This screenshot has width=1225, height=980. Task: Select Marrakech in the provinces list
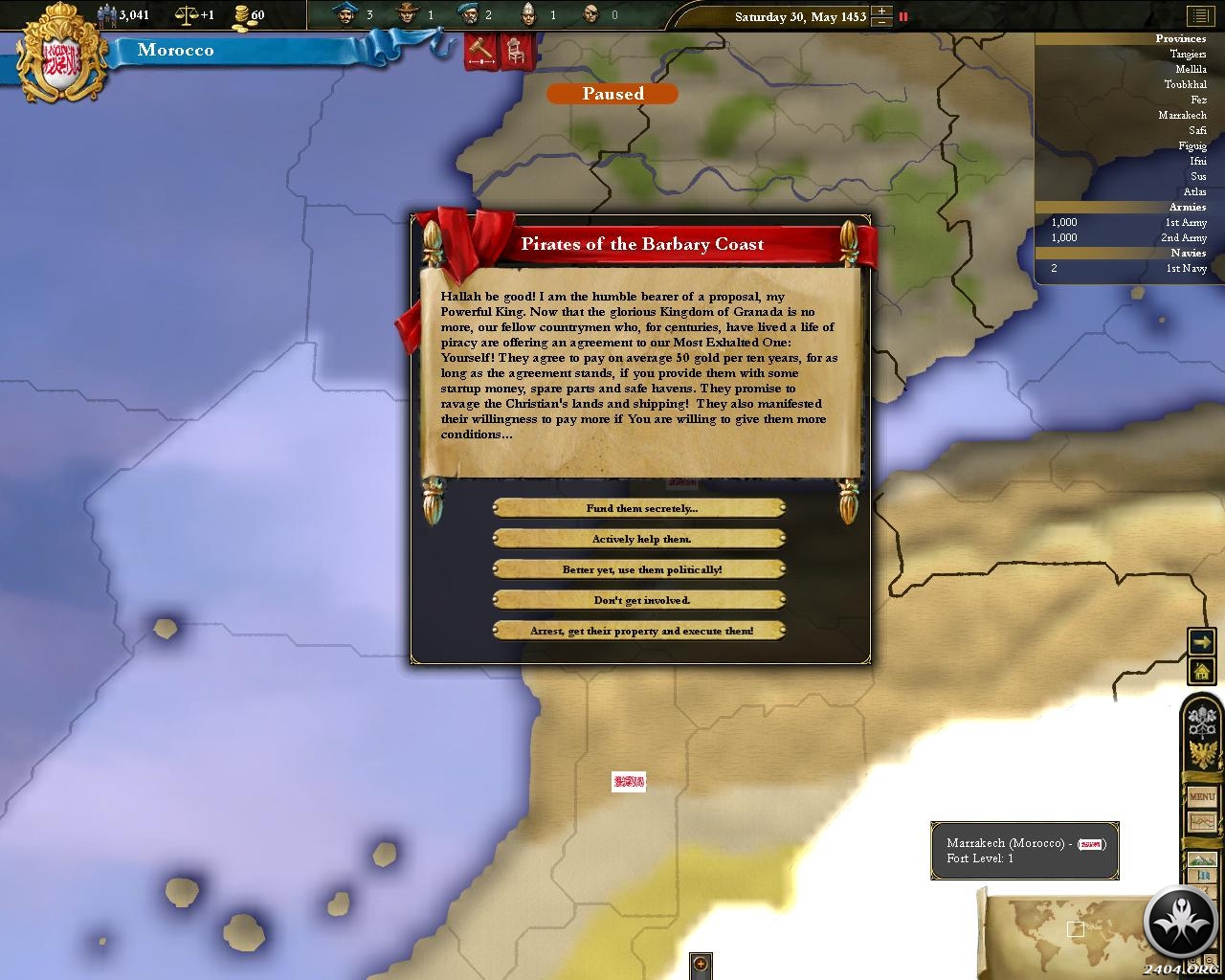(x=1182, y=116)
